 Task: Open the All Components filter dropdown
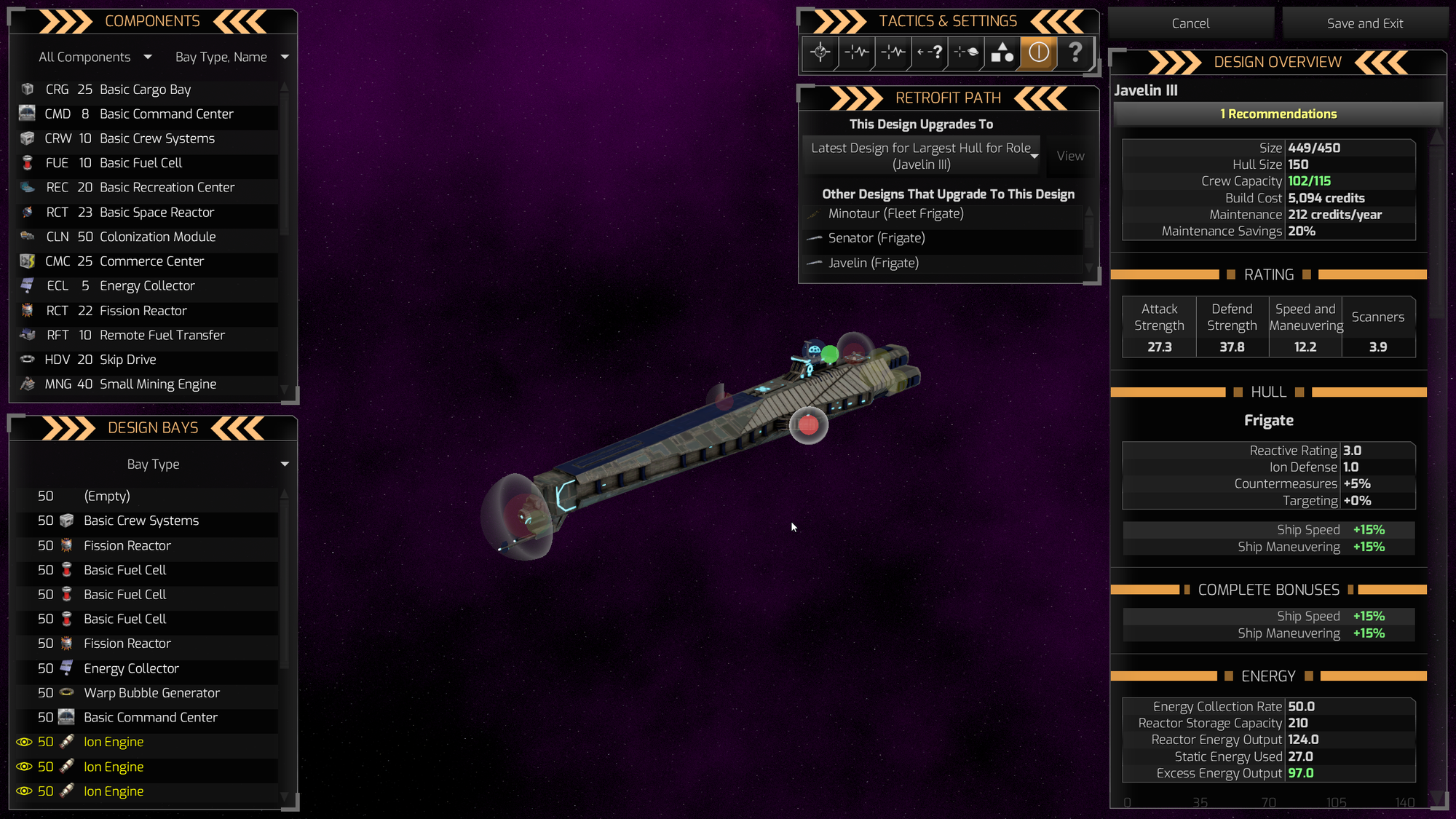pos(95,57)
